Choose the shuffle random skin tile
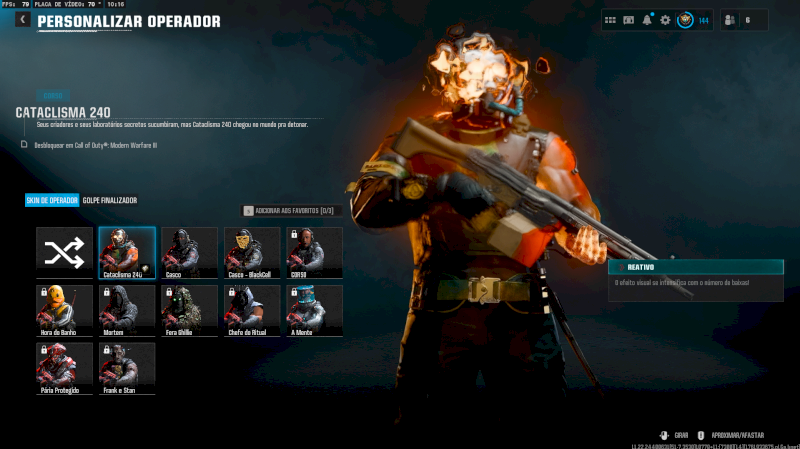 pos(64,252)
